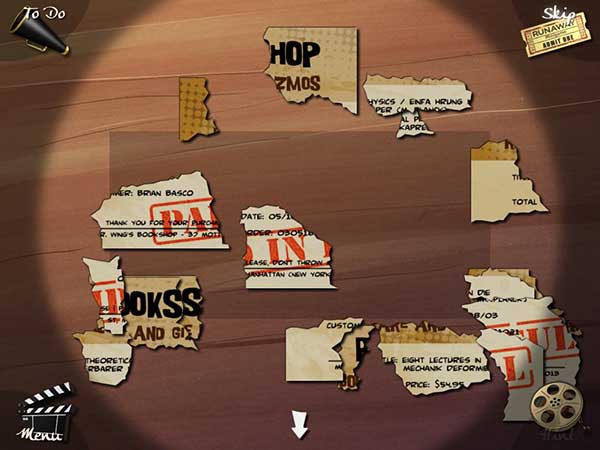Grab the DATE receipt fragment

(x=285, y=247)
